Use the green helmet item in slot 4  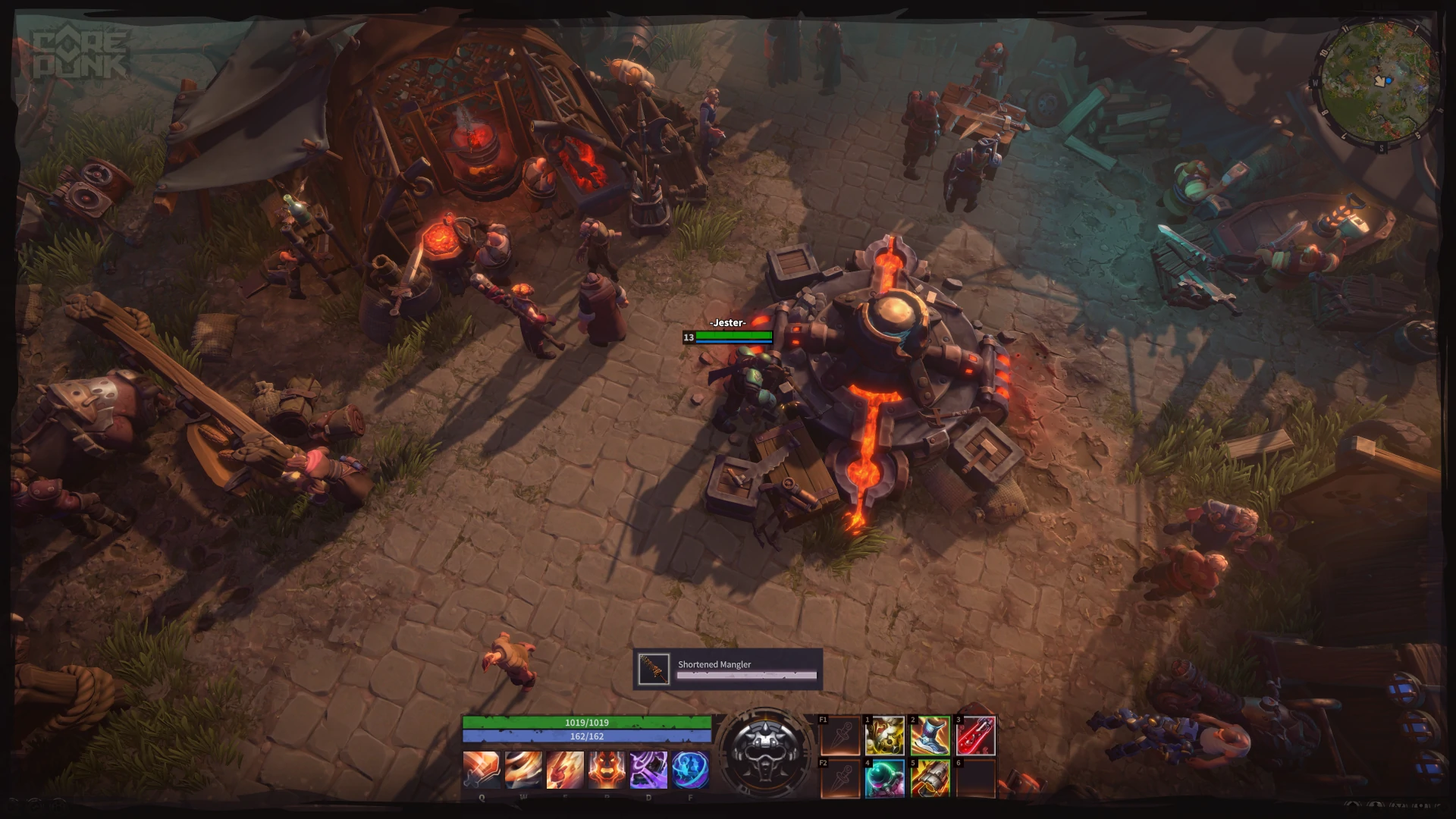click(883, 780)
